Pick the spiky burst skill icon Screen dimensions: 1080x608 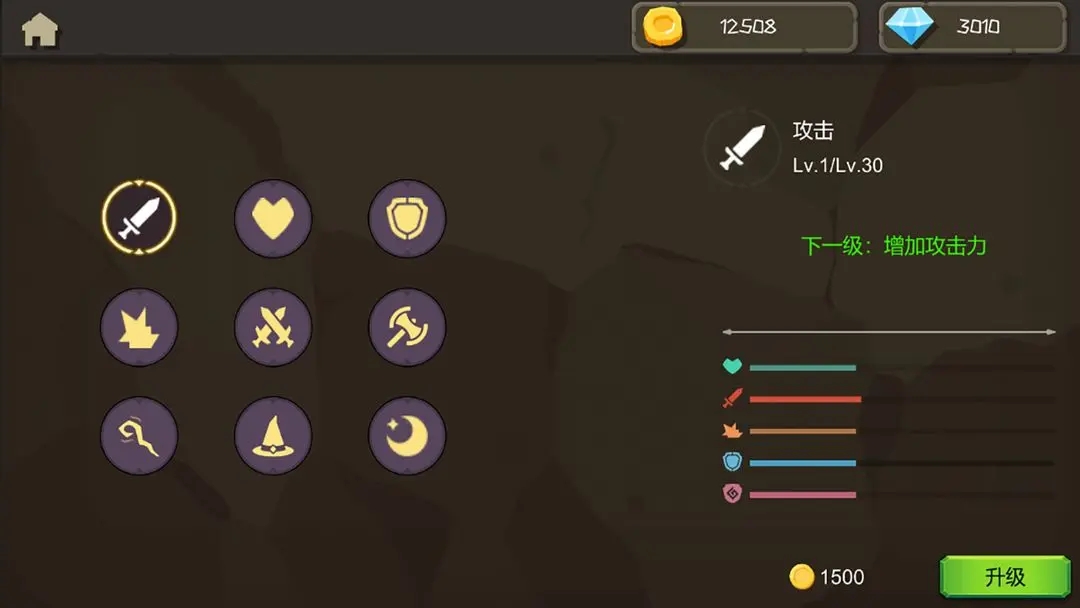pyautogui.click(x=139, y=327)
